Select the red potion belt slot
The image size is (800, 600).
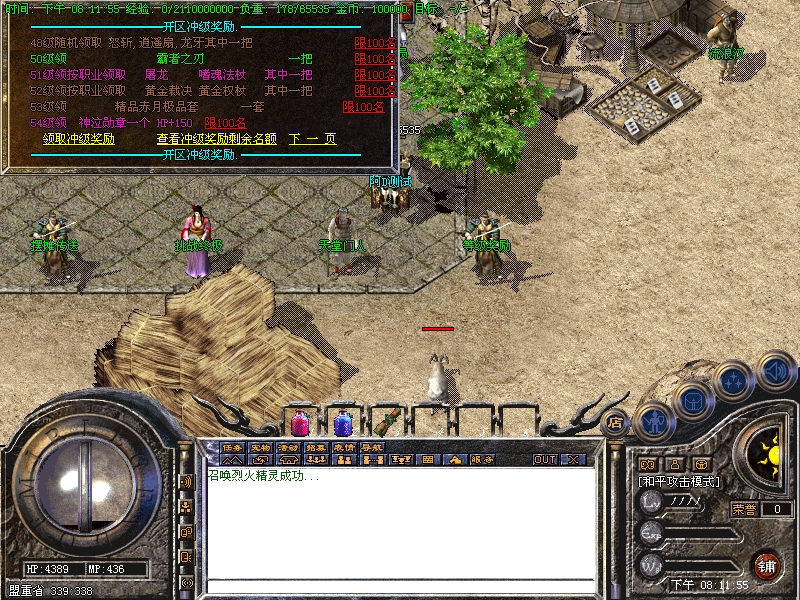point(300,423)
